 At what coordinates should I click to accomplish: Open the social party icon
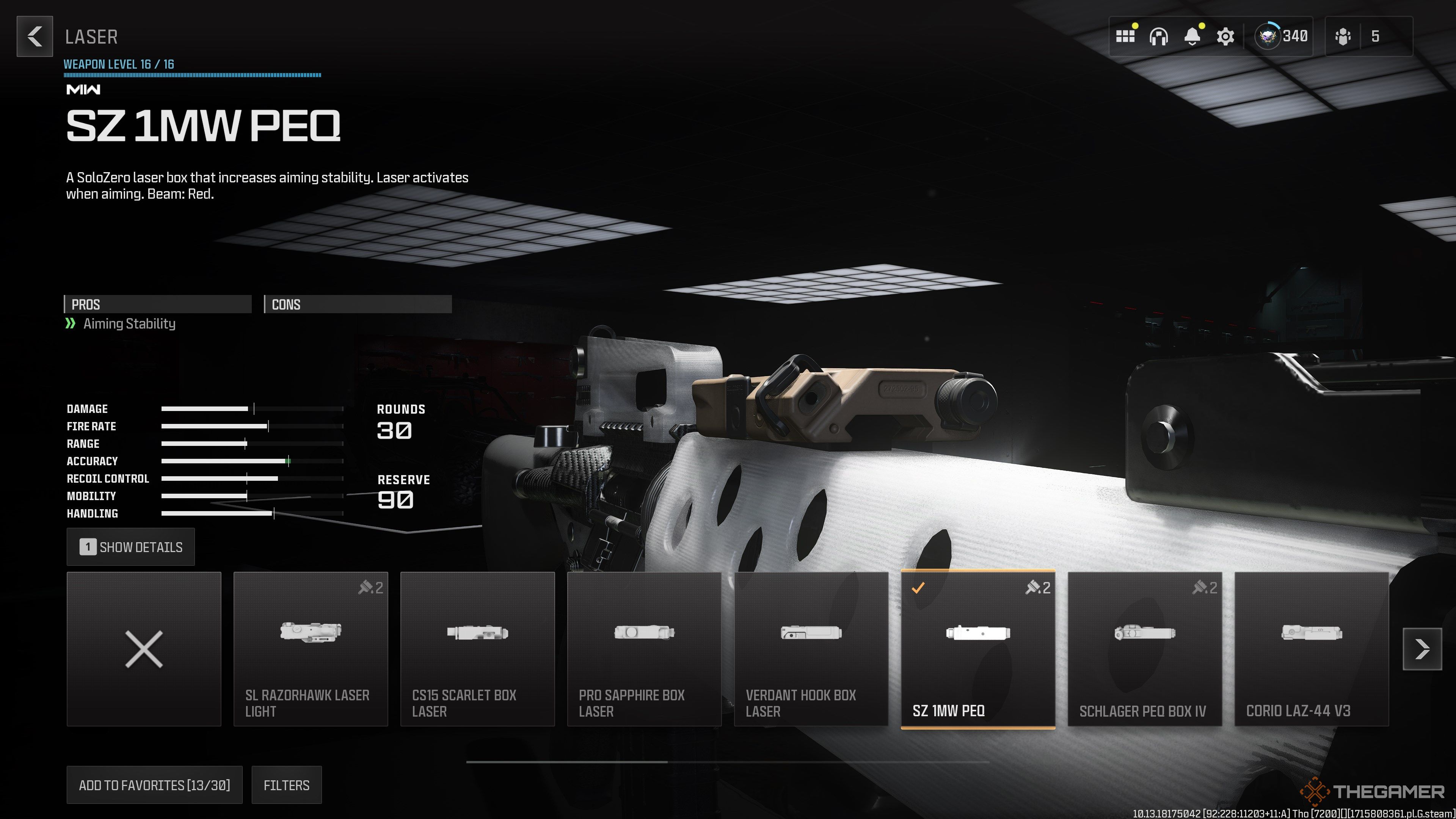click(1343, 37)
